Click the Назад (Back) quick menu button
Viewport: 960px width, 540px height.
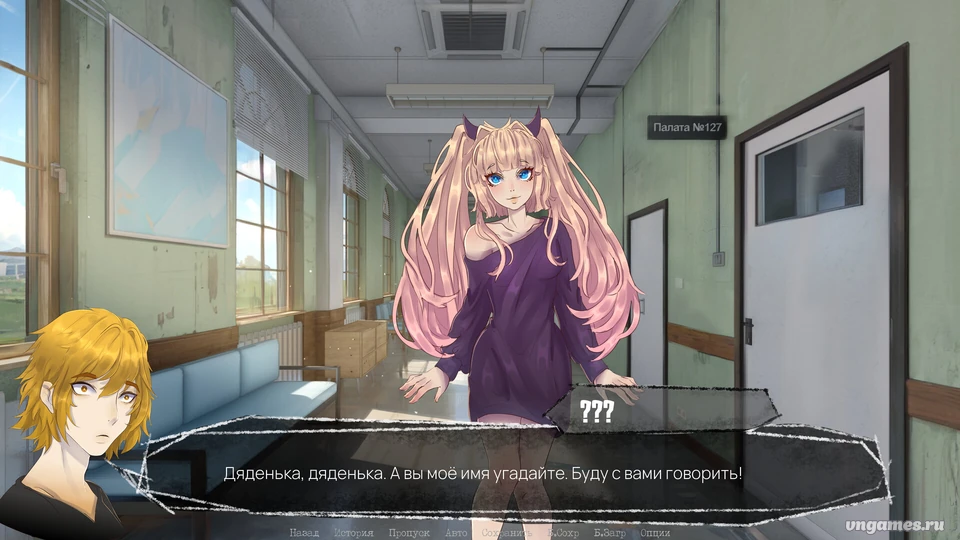(x=304, y=533)
